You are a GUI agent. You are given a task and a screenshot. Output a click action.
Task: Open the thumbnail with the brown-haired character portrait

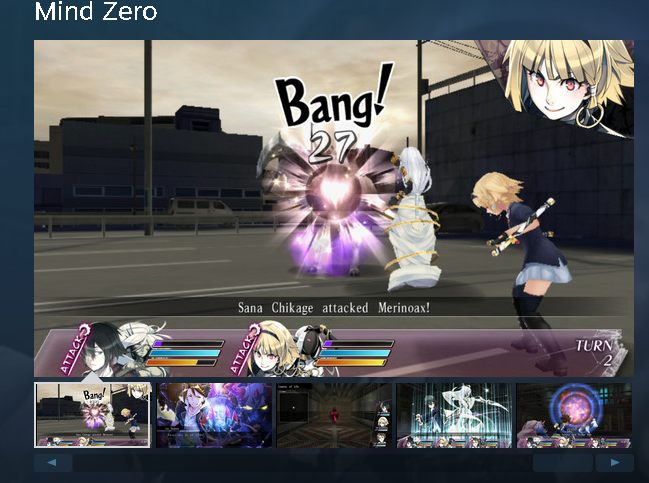[214, 414]
